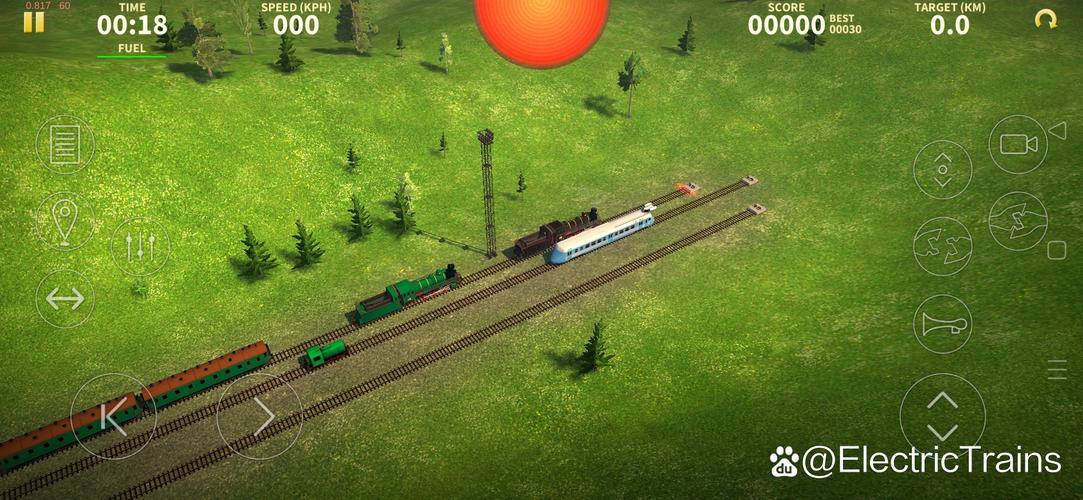Tap the Android home square button
Viewport: 1083px width, 500px height.
pos(1057,249)
